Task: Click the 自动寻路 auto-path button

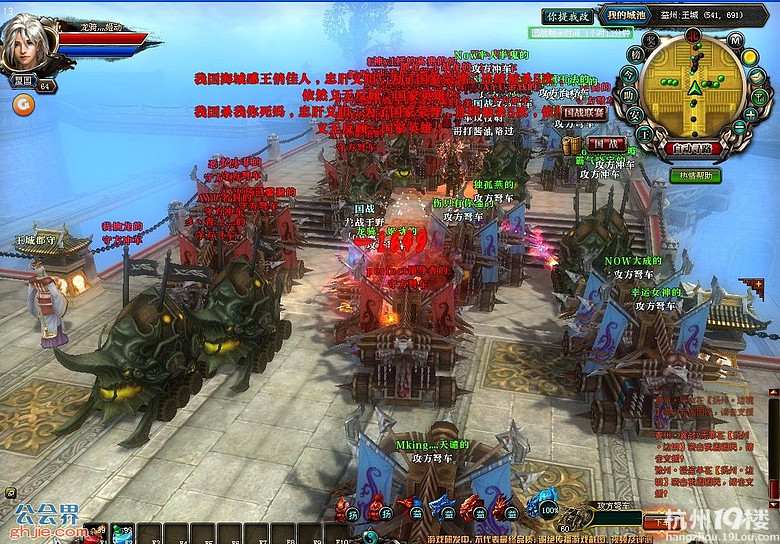Action: pyautogui.click(x=691, y=150)
